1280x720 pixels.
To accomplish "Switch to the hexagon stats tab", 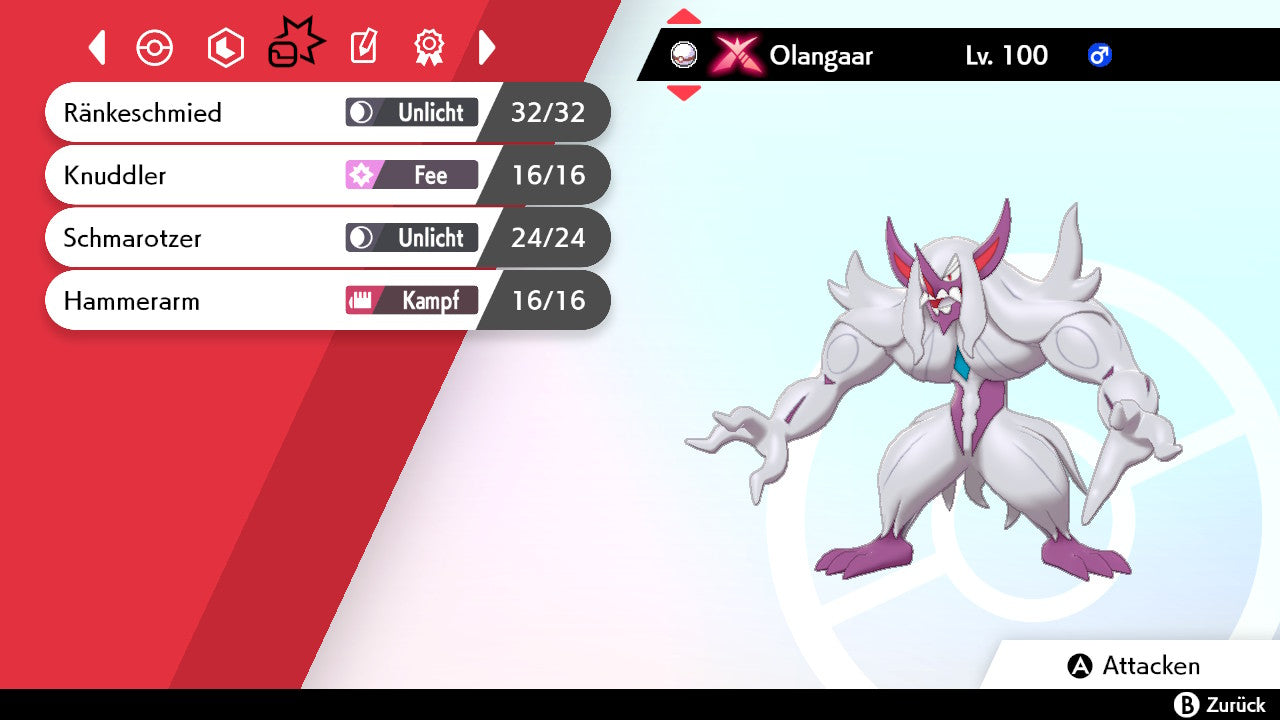I will click(x=225, y=47).
